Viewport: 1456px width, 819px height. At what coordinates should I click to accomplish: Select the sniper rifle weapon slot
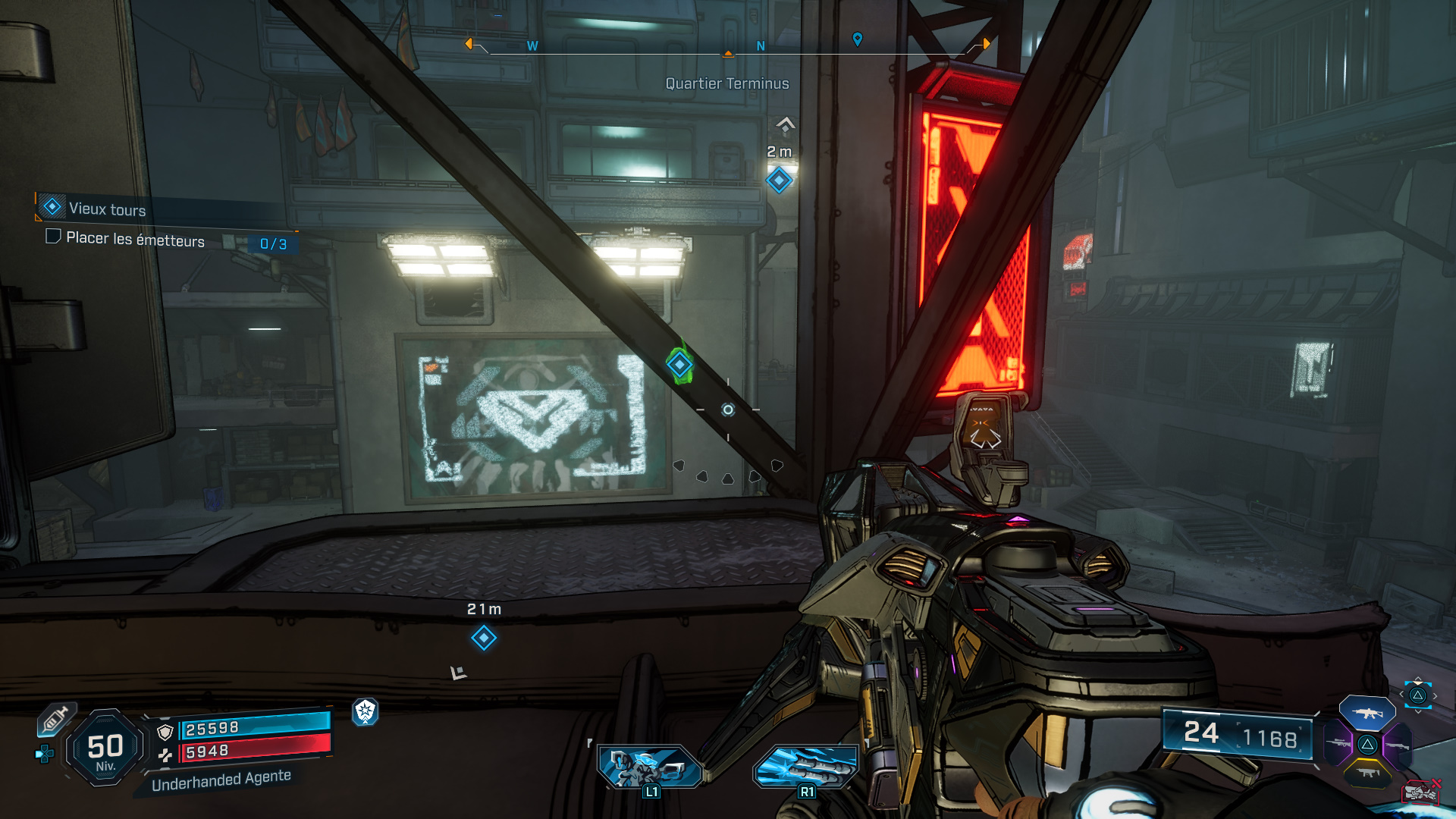coord(1338,743)
